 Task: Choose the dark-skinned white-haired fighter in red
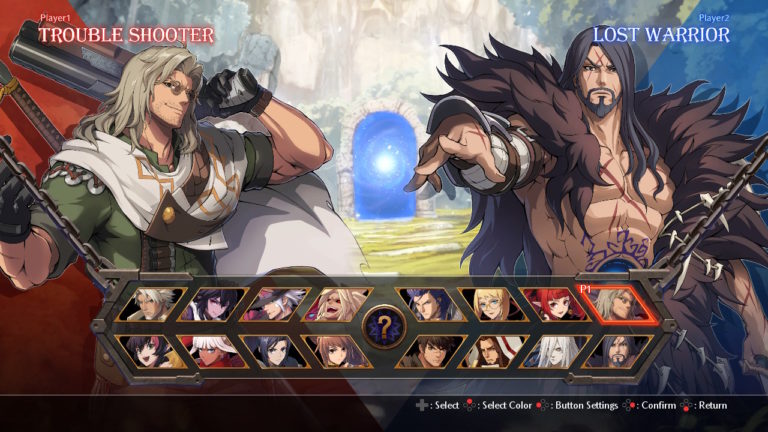[211, 352]
